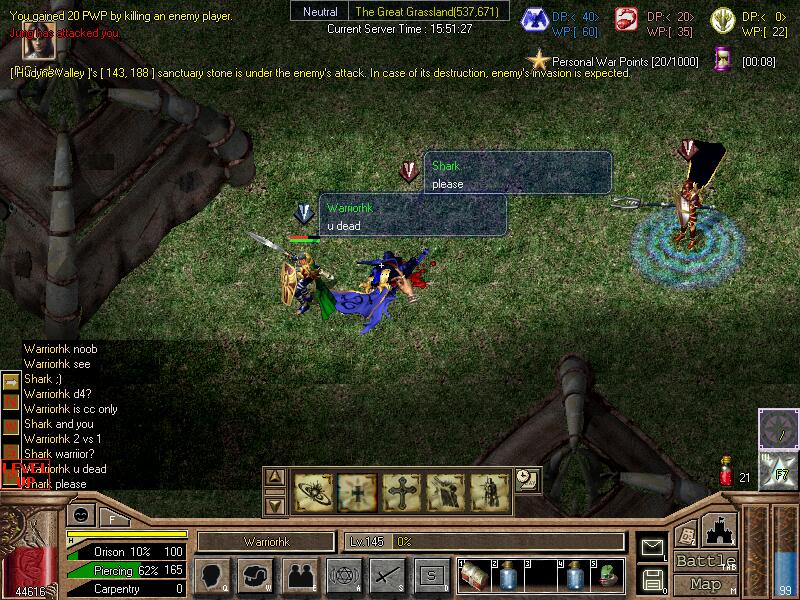
Task: Open the castle silhouette icon
Action: pos(720,528)
